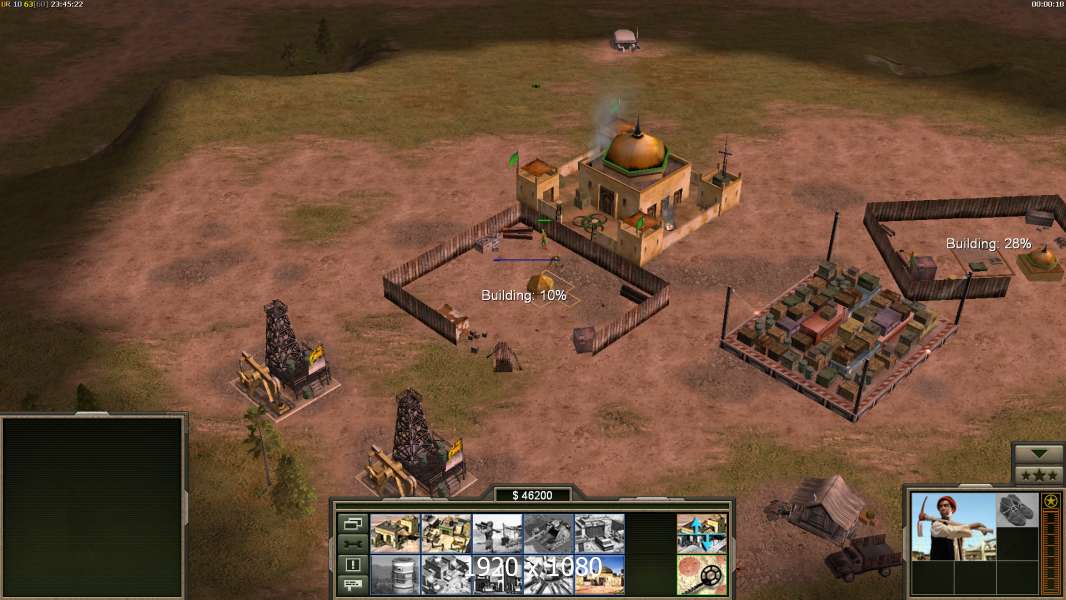The height and width of the screenshot is (600, 1066).
Task: Click the exclamation mark button
Action: 352,564
